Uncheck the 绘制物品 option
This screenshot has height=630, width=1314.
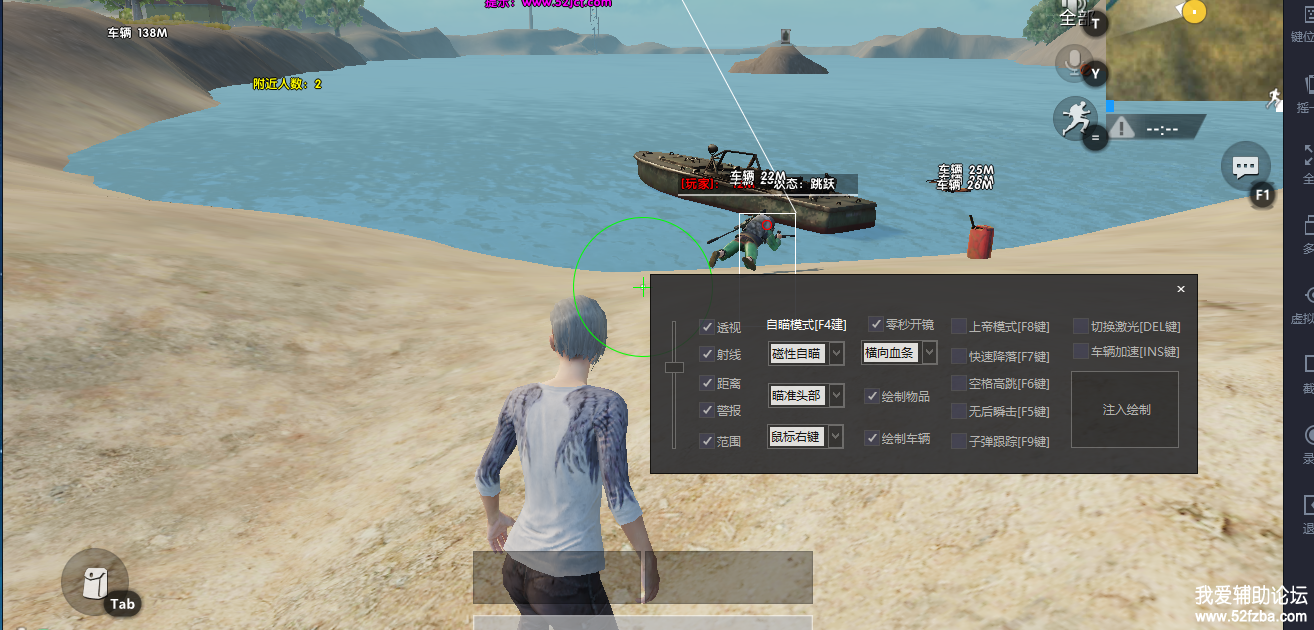tap(872, 396)
